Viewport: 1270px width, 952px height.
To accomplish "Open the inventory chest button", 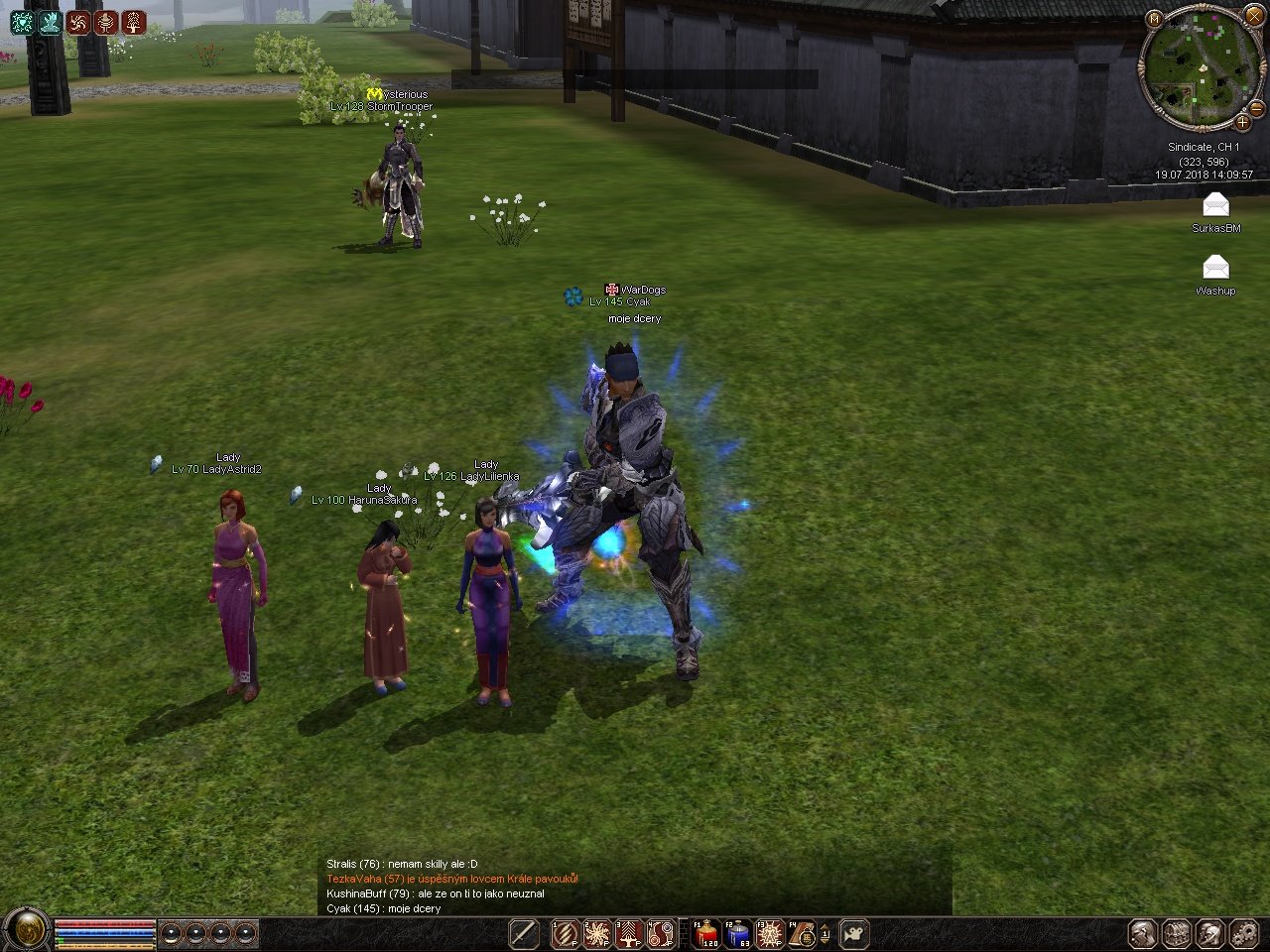I will pos(1177,934).
